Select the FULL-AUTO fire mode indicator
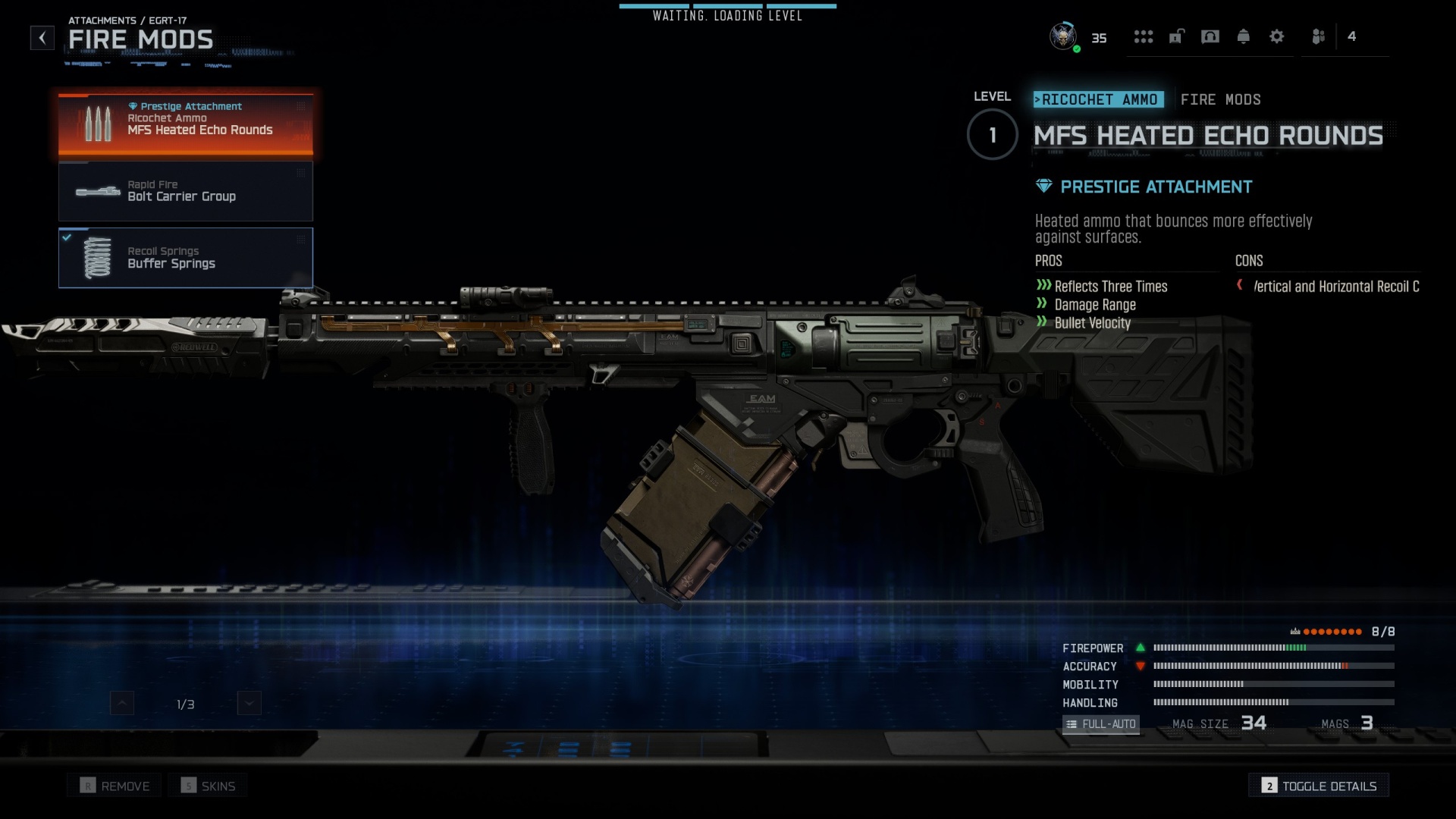 (1101, 724)
